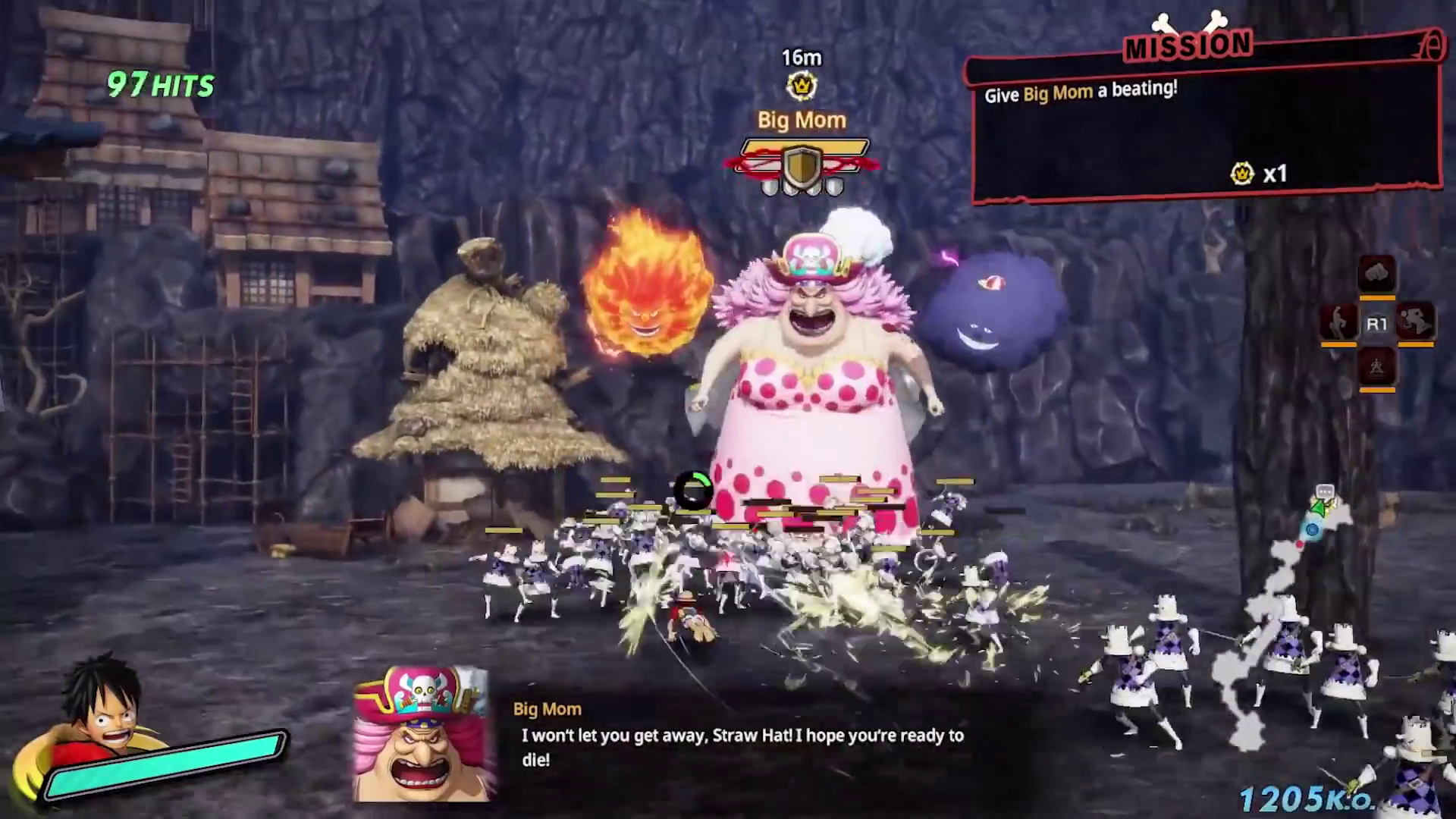The image size is (1456, 819).
Task: Select the green player arrow on minimap
Action: click(x=1321, y=509)
